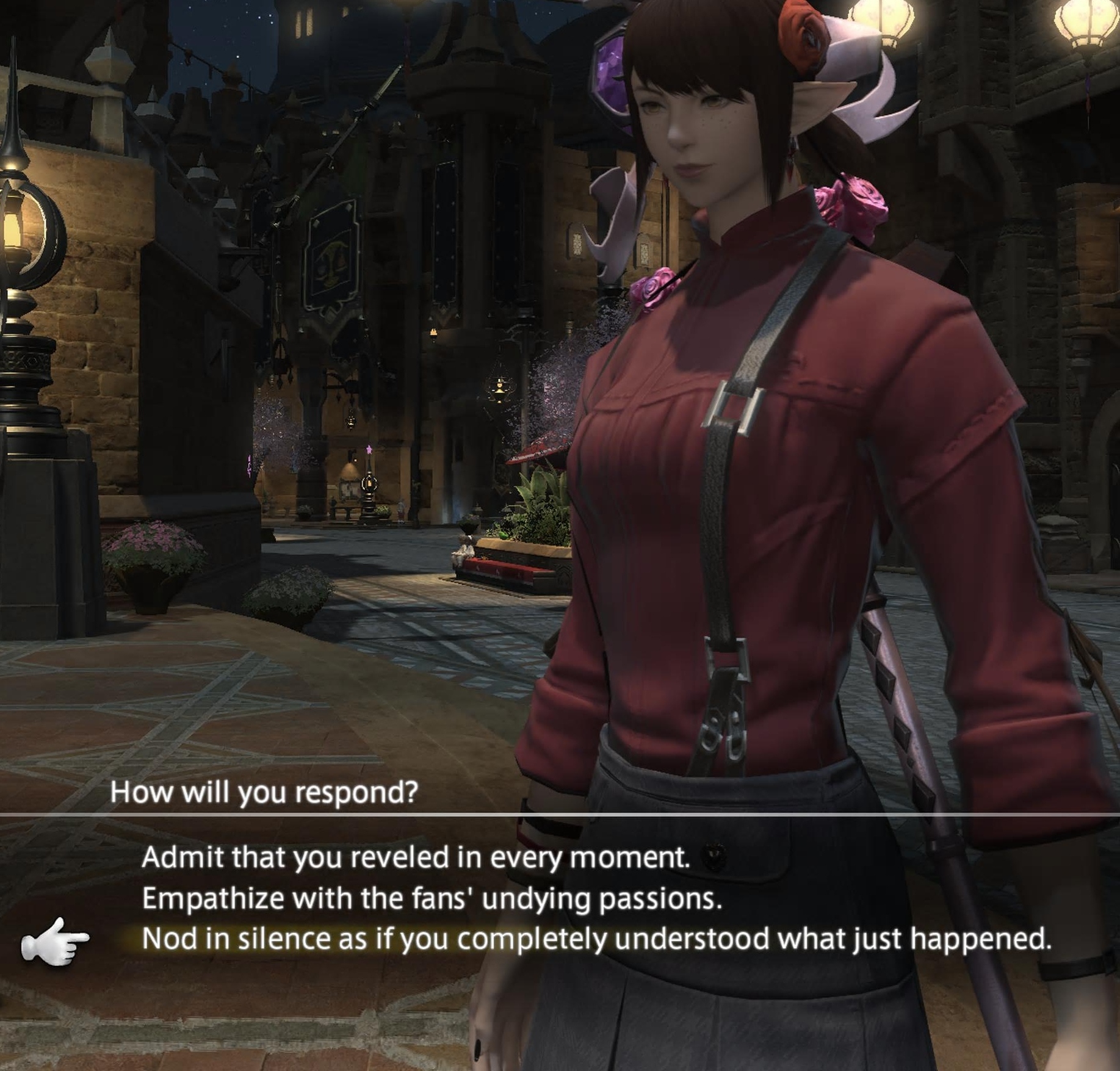Image resolution: width=1120 pixels, height=1071 pixels.
Task: Select "Empathize with the fans' undying passions."
Action: (432, 898)
